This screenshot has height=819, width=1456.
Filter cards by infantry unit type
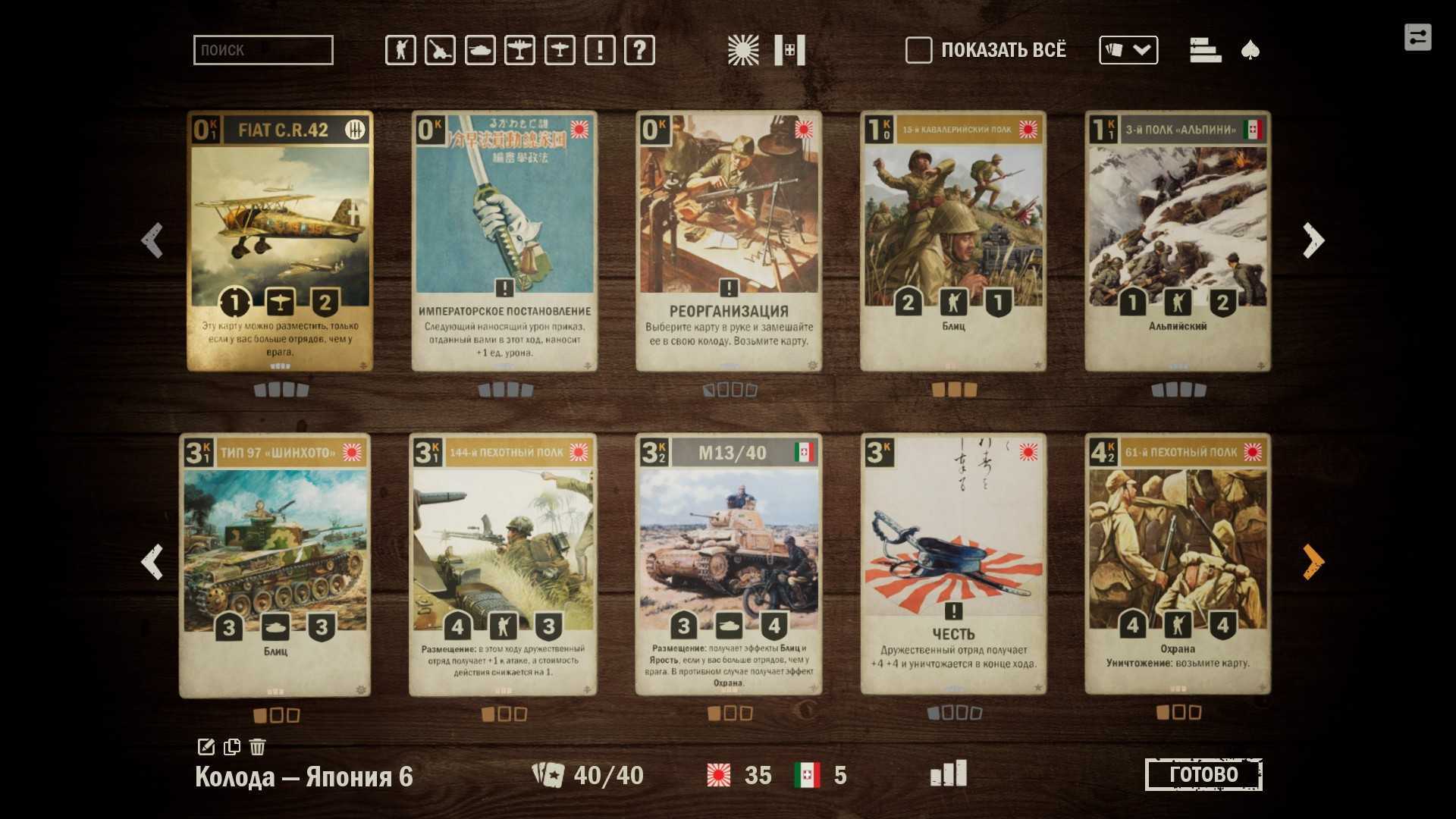tap(400, 51)
